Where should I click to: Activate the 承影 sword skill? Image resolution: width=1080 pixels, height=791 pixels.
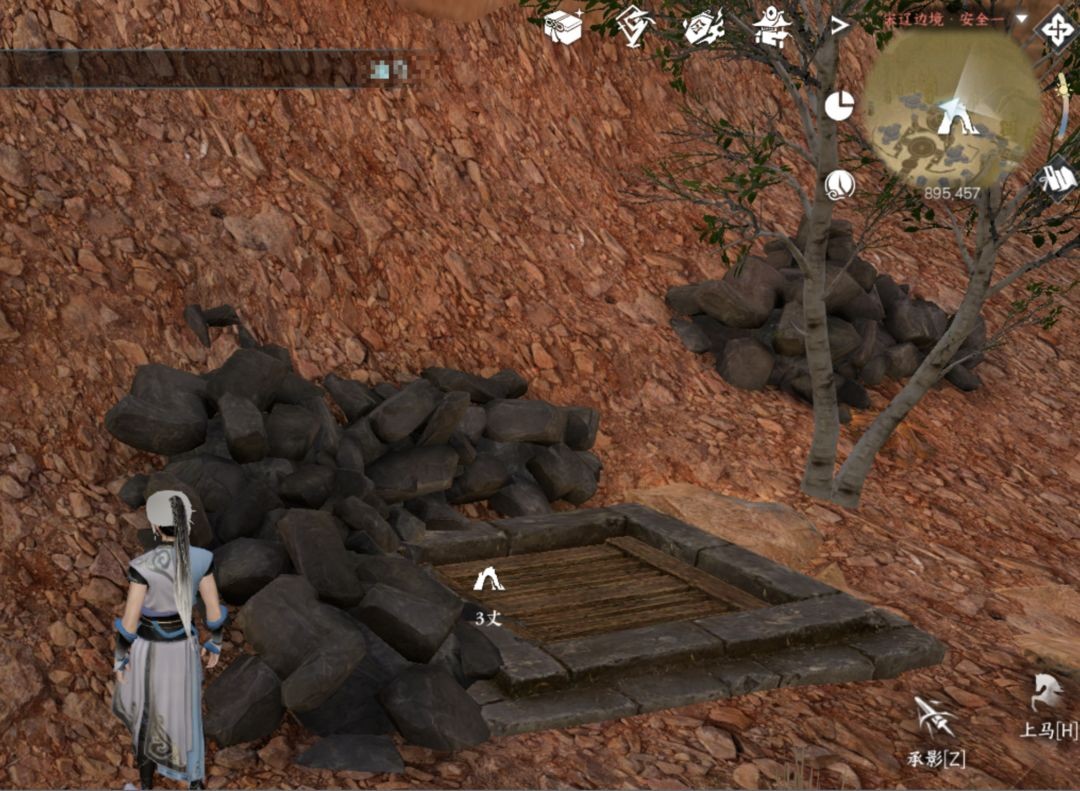(x=935, y=718)
